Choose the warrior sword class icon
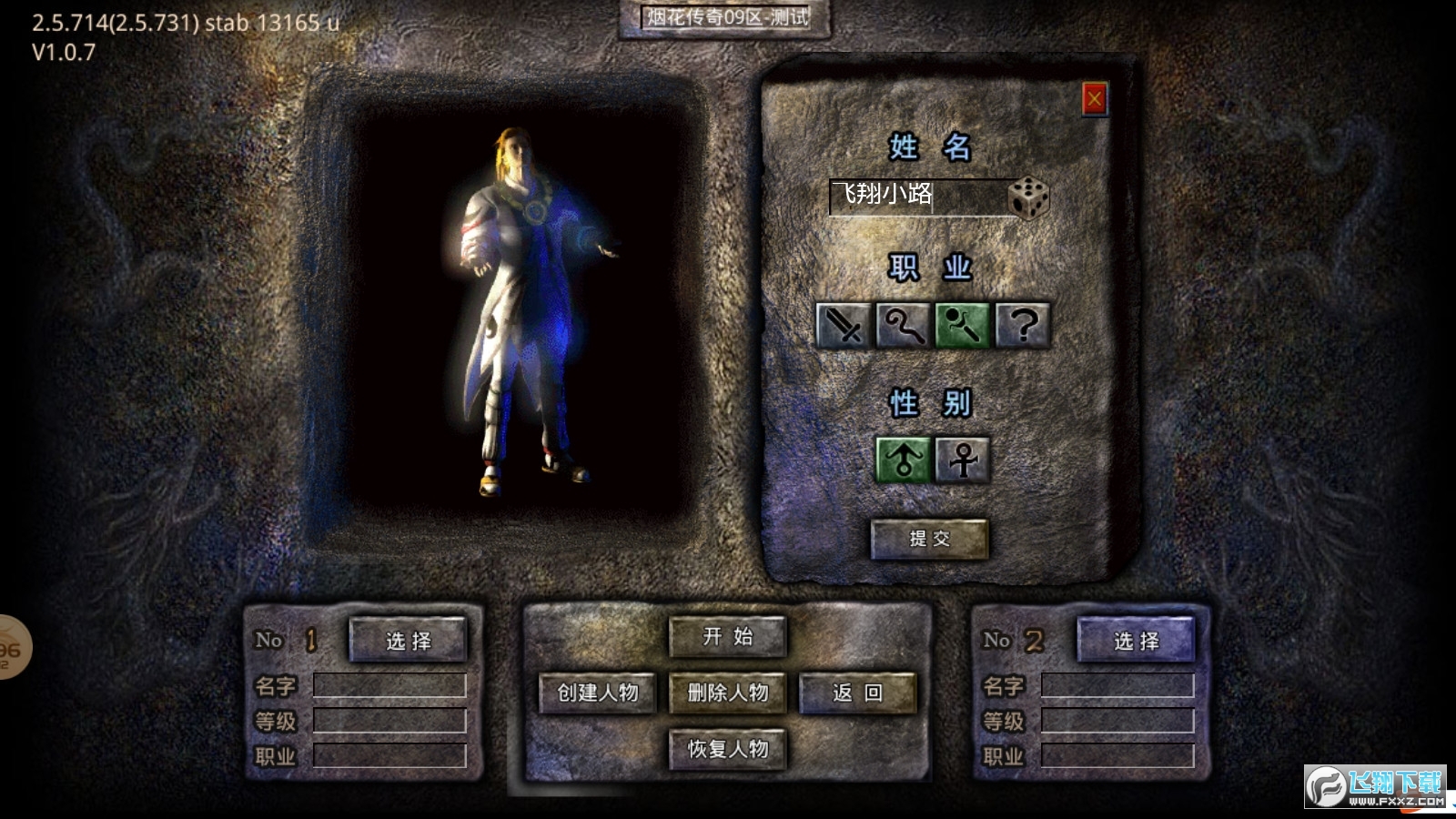Screen dimensions: 1456x819 click(844, 325)
